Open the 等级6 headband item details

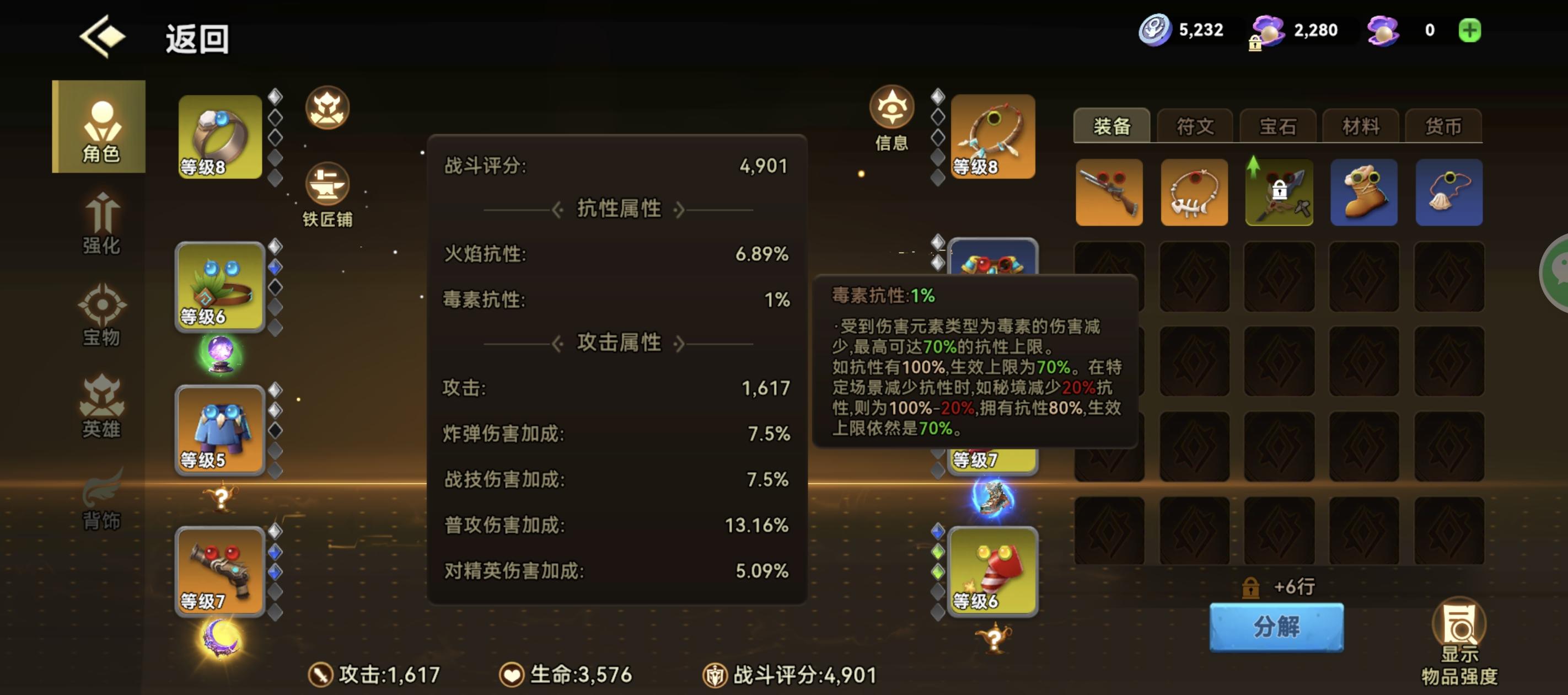[x=221, y=286]
